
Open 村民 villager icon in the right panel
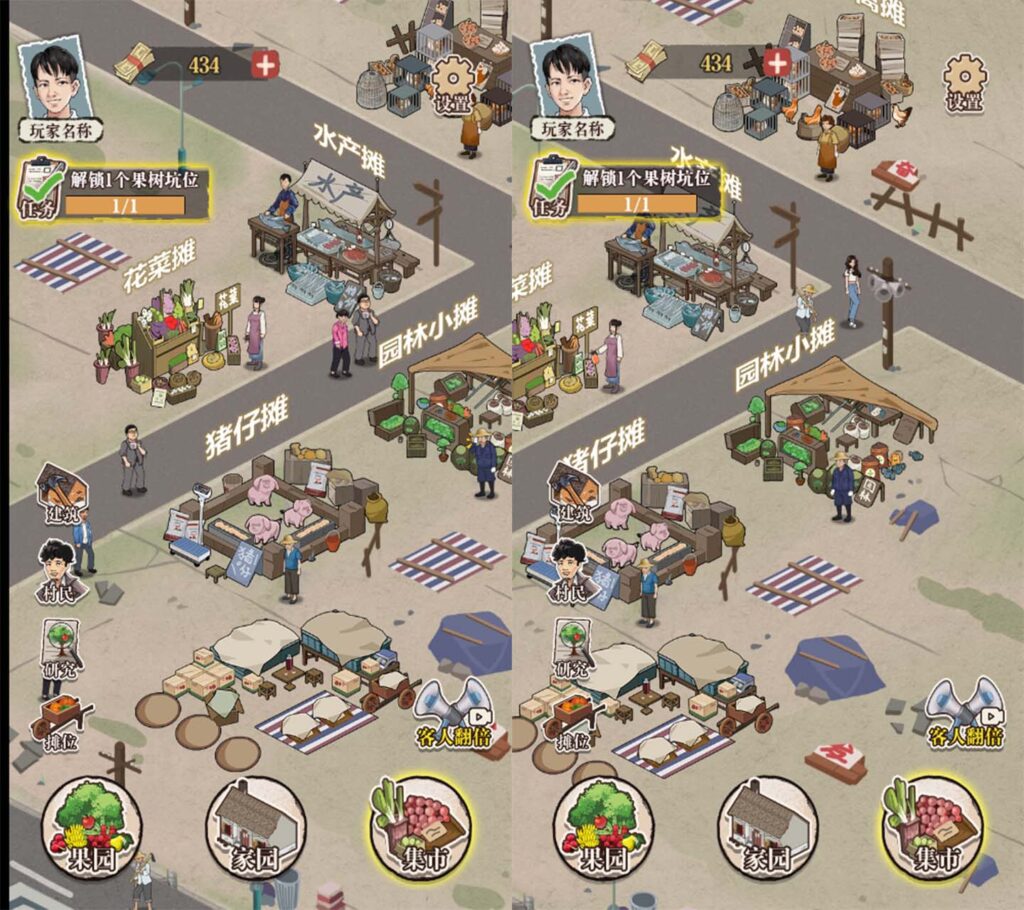click(x=573, y=572)
